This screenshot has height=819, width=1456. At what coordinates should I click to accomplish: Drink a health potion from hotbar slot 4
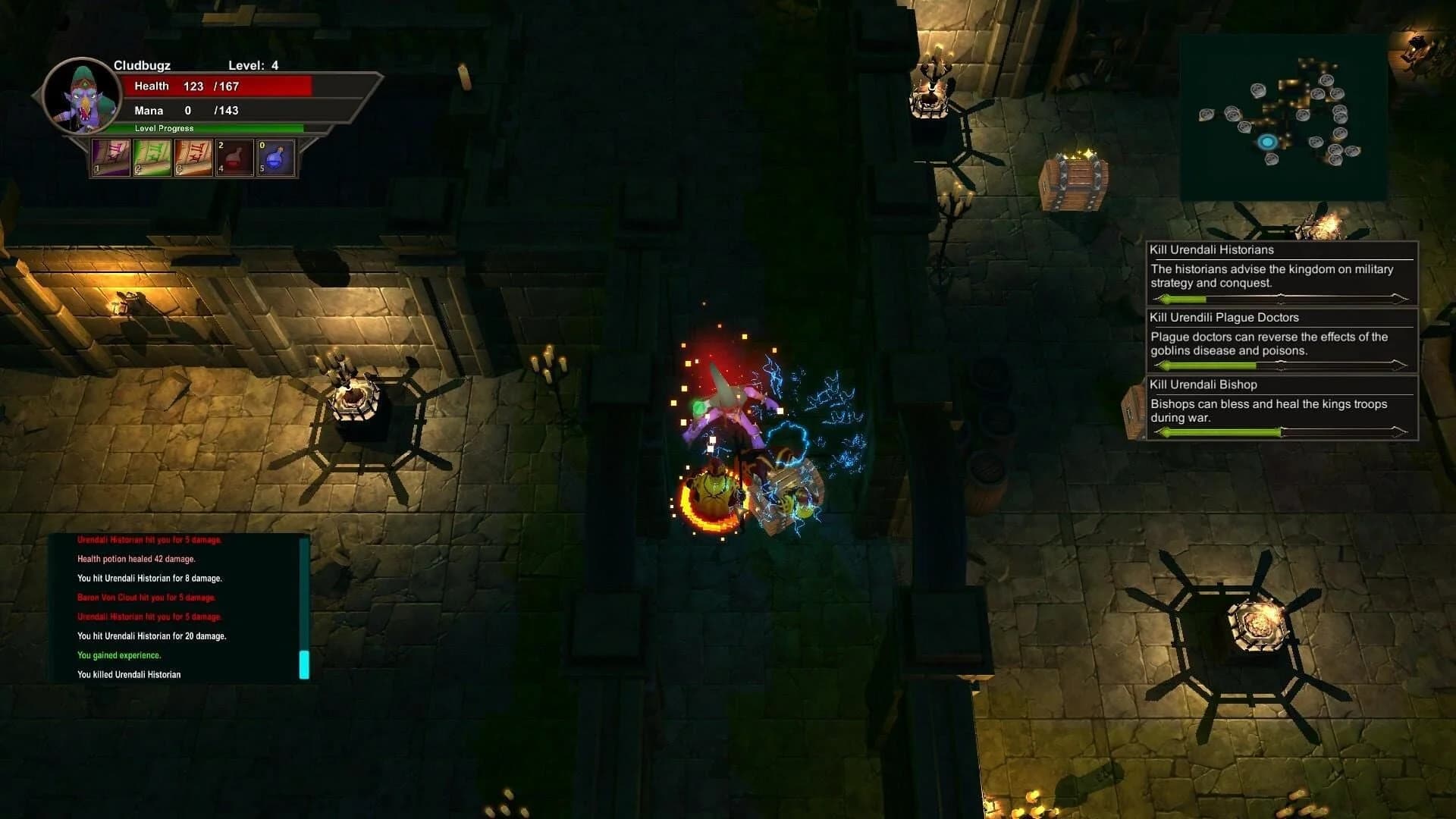(235, 159)
